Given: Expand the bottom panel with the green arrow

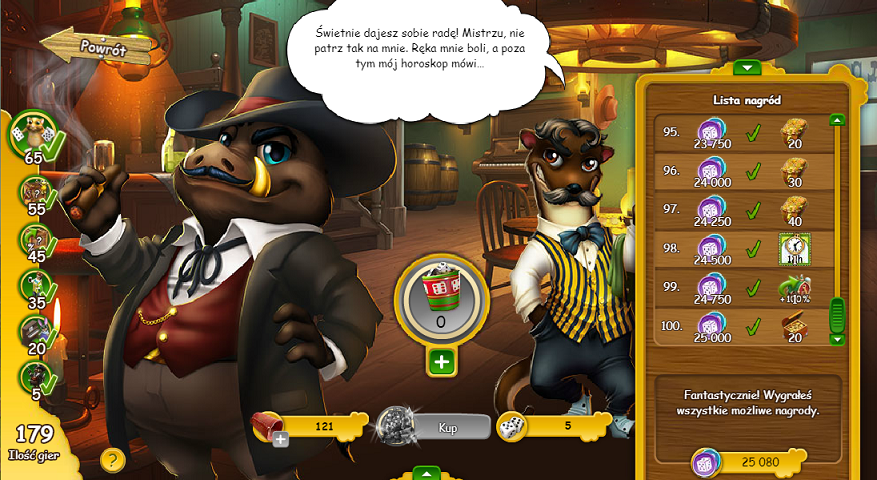Looking at the screenshot, I should pyautogui.click(x=426, y=473).
